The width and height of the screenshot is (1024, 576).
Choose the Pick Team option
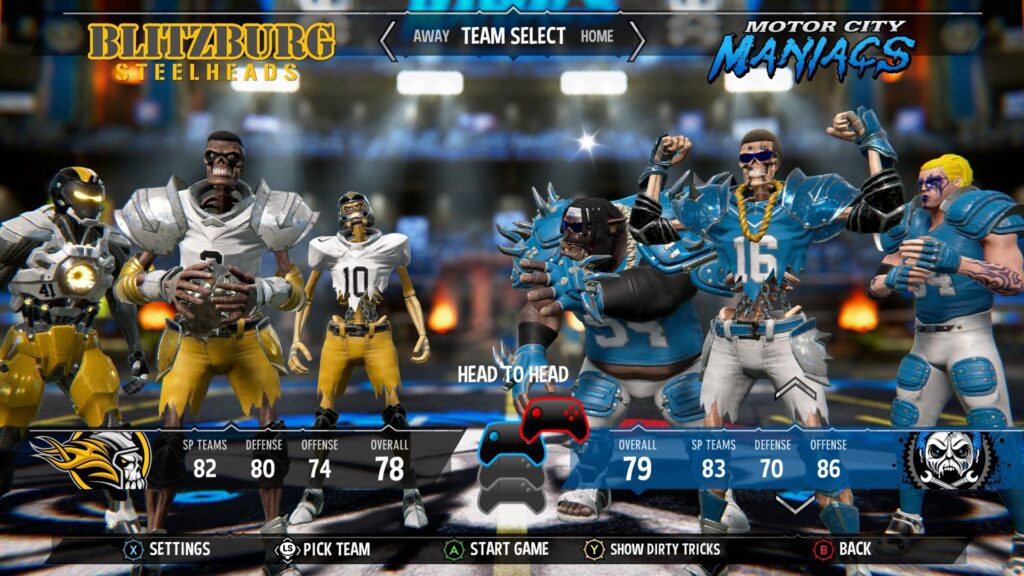[x=324, y=549]
